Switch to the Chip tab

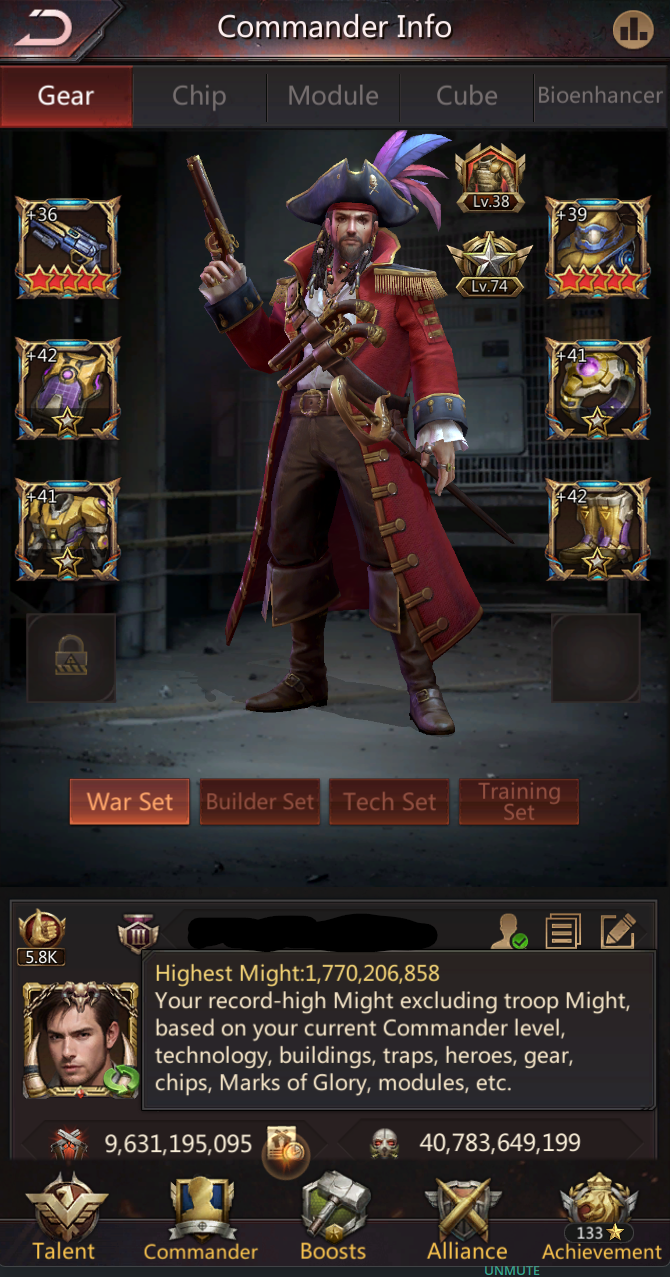point(199,96)
